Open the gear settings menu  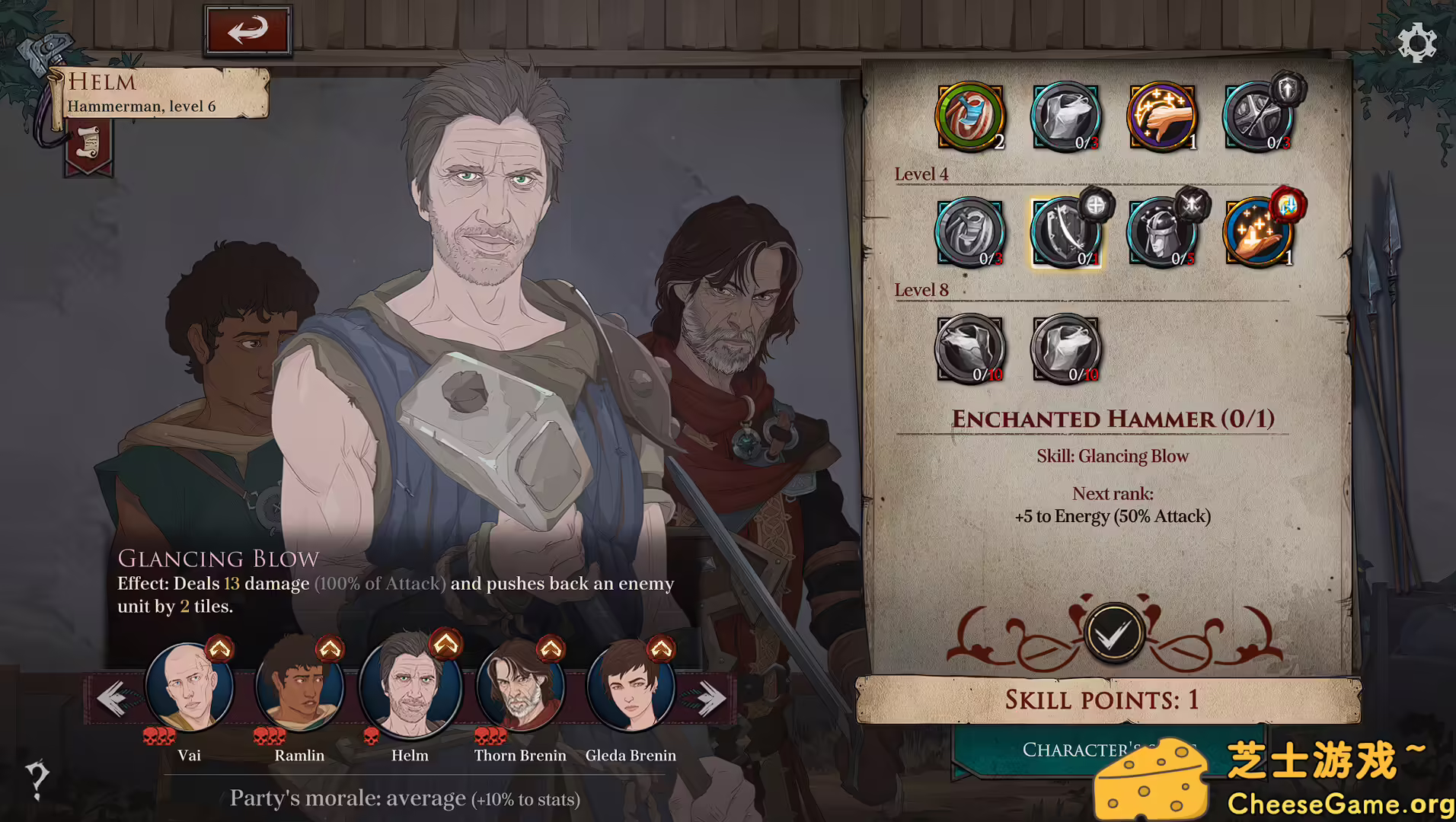click(1416, 43)
